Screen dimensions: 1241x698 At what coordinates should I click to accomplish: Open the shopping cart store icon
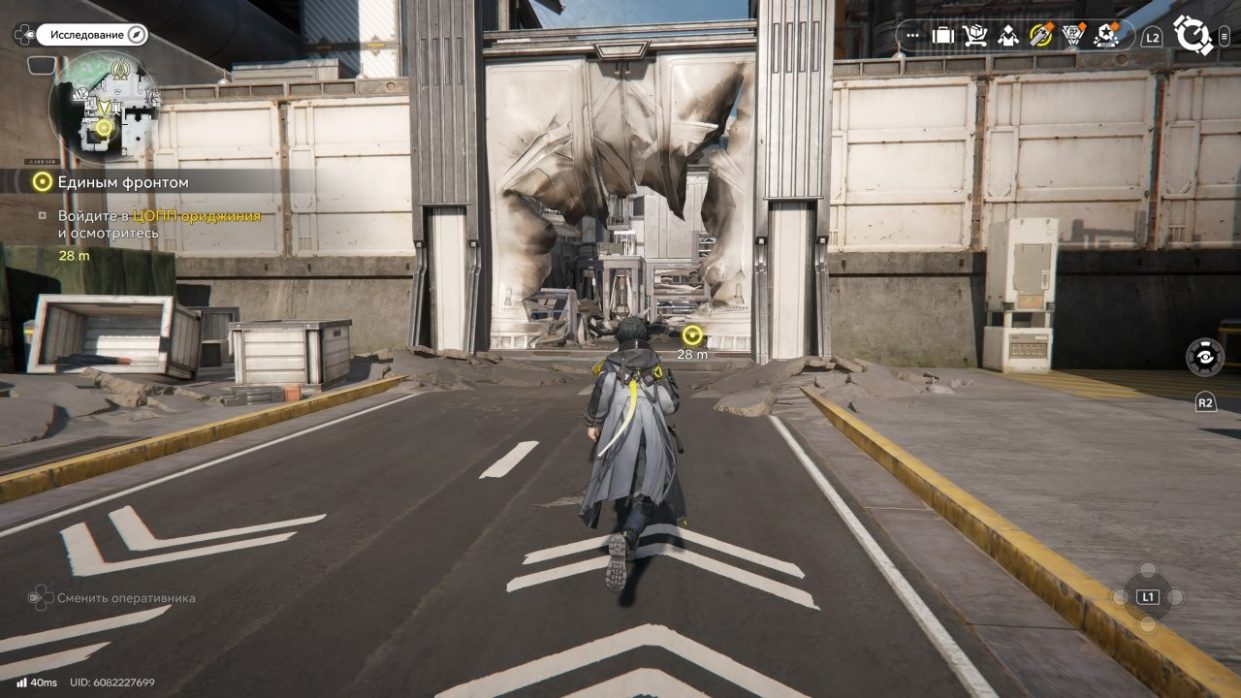point(975,36)
